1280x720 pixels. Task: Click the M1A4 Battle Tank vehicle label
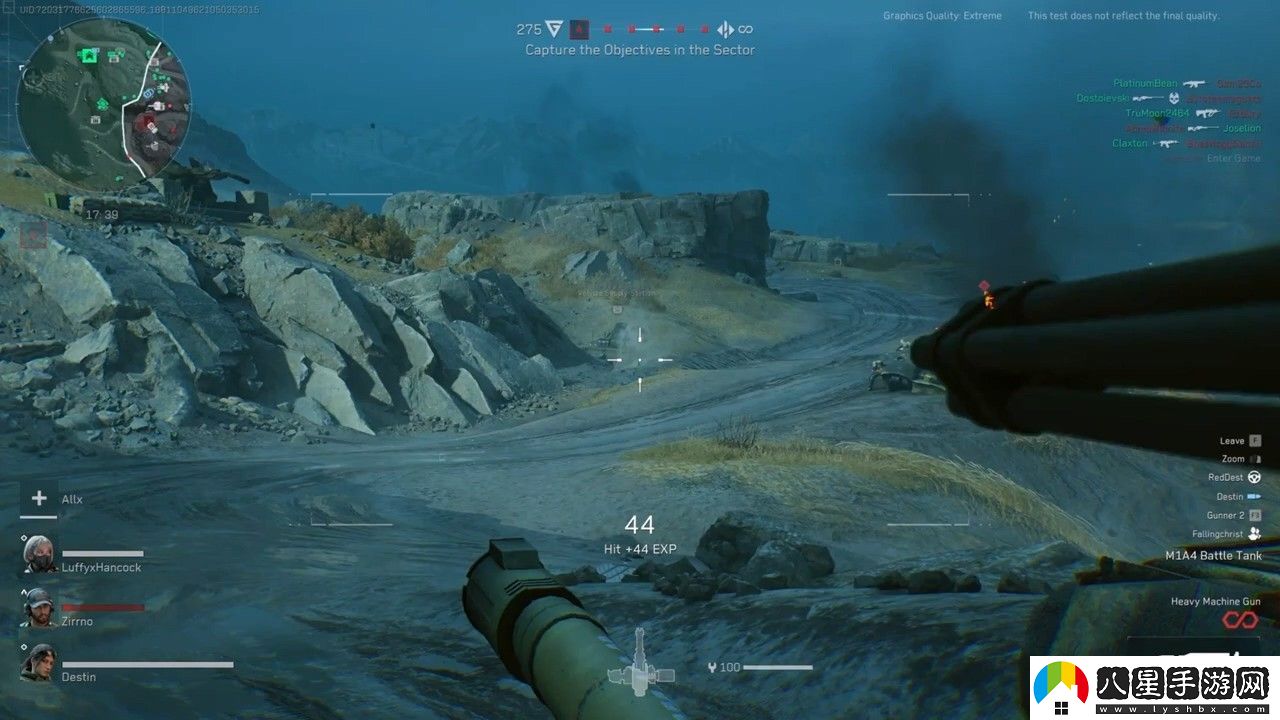pos(1213,556)
